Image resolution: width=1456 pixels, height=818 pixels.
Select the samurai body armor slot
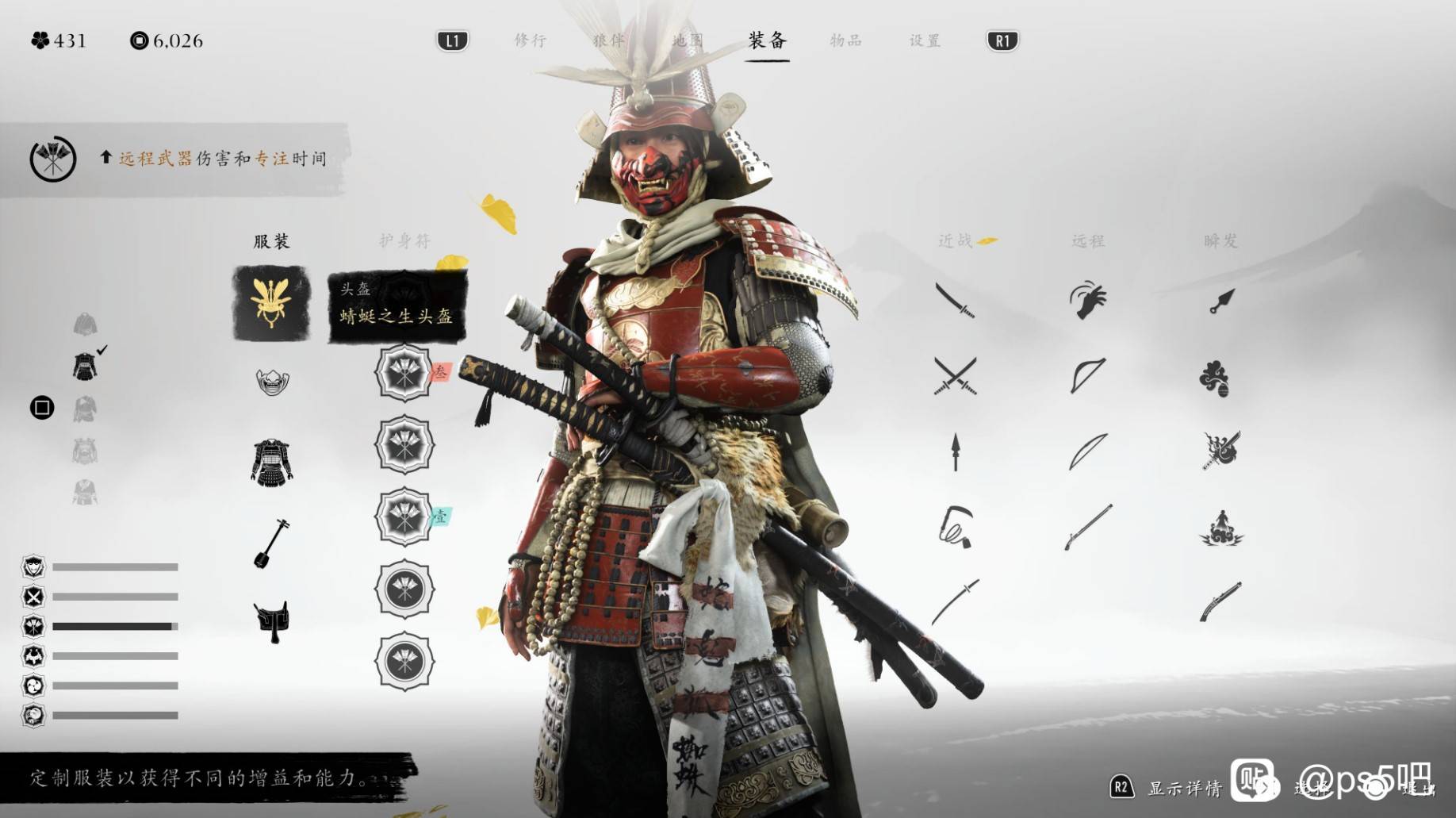(x=272, y=461)
